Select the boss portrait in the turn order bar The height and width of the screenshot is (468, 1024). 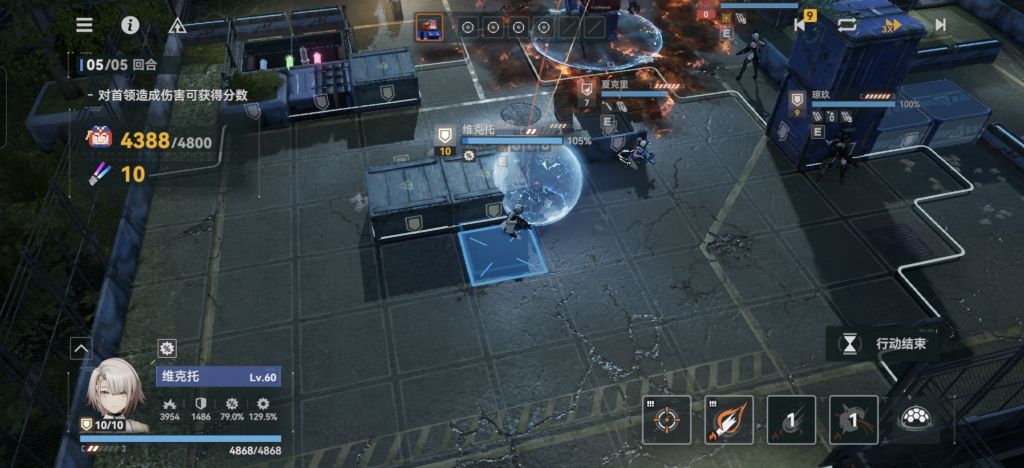coord(429,27)
